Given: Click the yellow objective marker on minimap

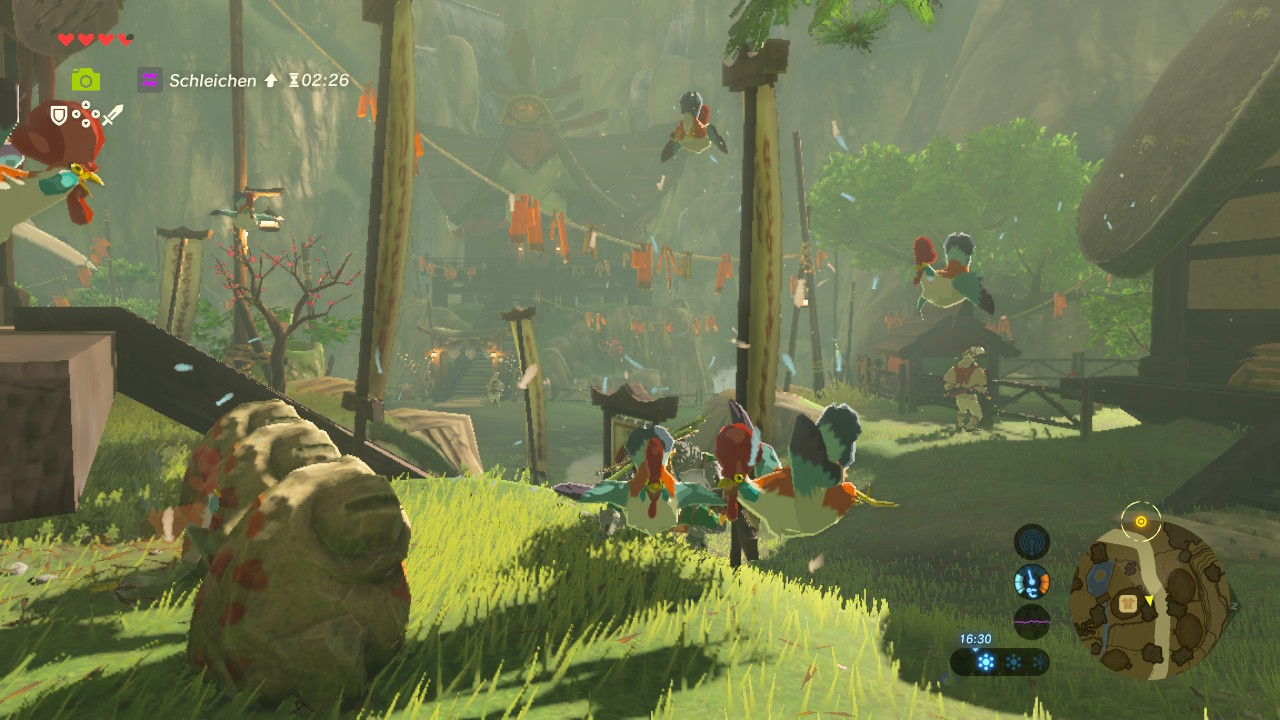Looking at the screenshot, I should point(1140,521).
